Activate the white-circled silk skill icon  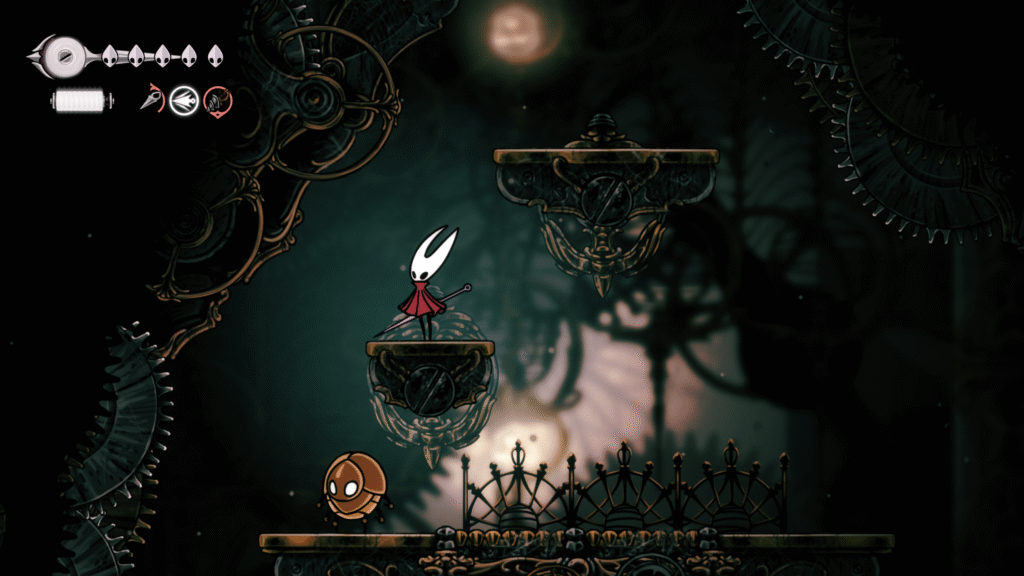coord(183,99)
